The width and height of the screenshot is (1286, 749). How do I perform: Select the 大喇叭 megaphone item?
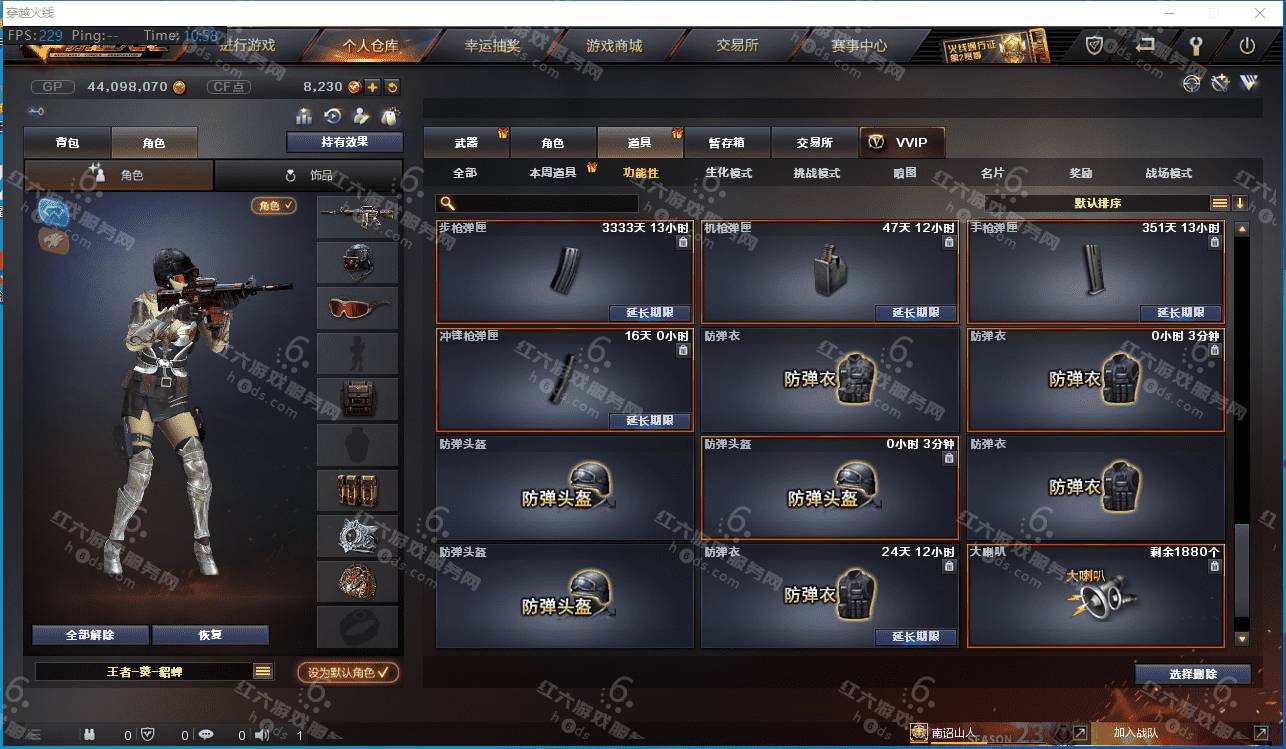(x=1095, y=595)
